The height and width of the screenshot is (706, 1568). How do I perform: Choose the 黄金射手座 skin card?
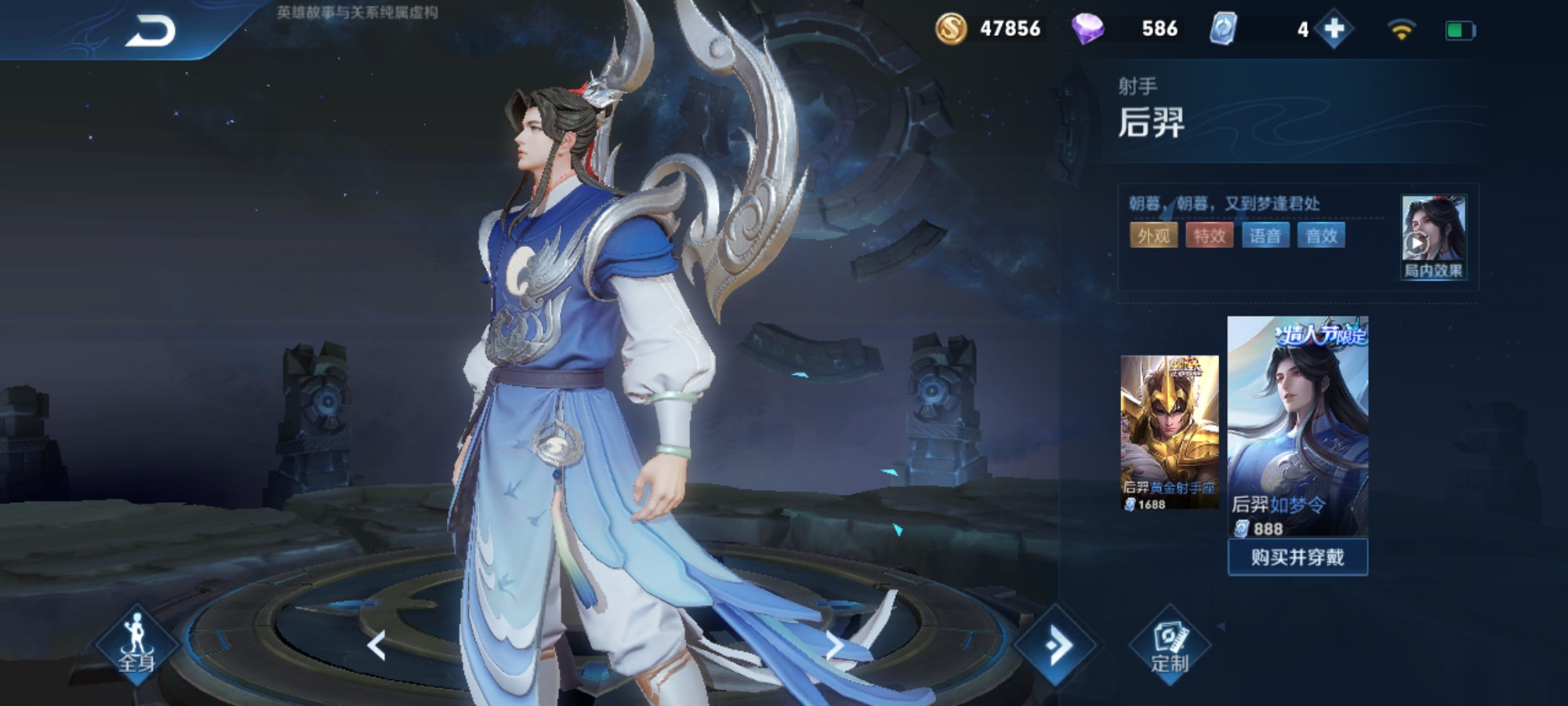coord(1169,431)
